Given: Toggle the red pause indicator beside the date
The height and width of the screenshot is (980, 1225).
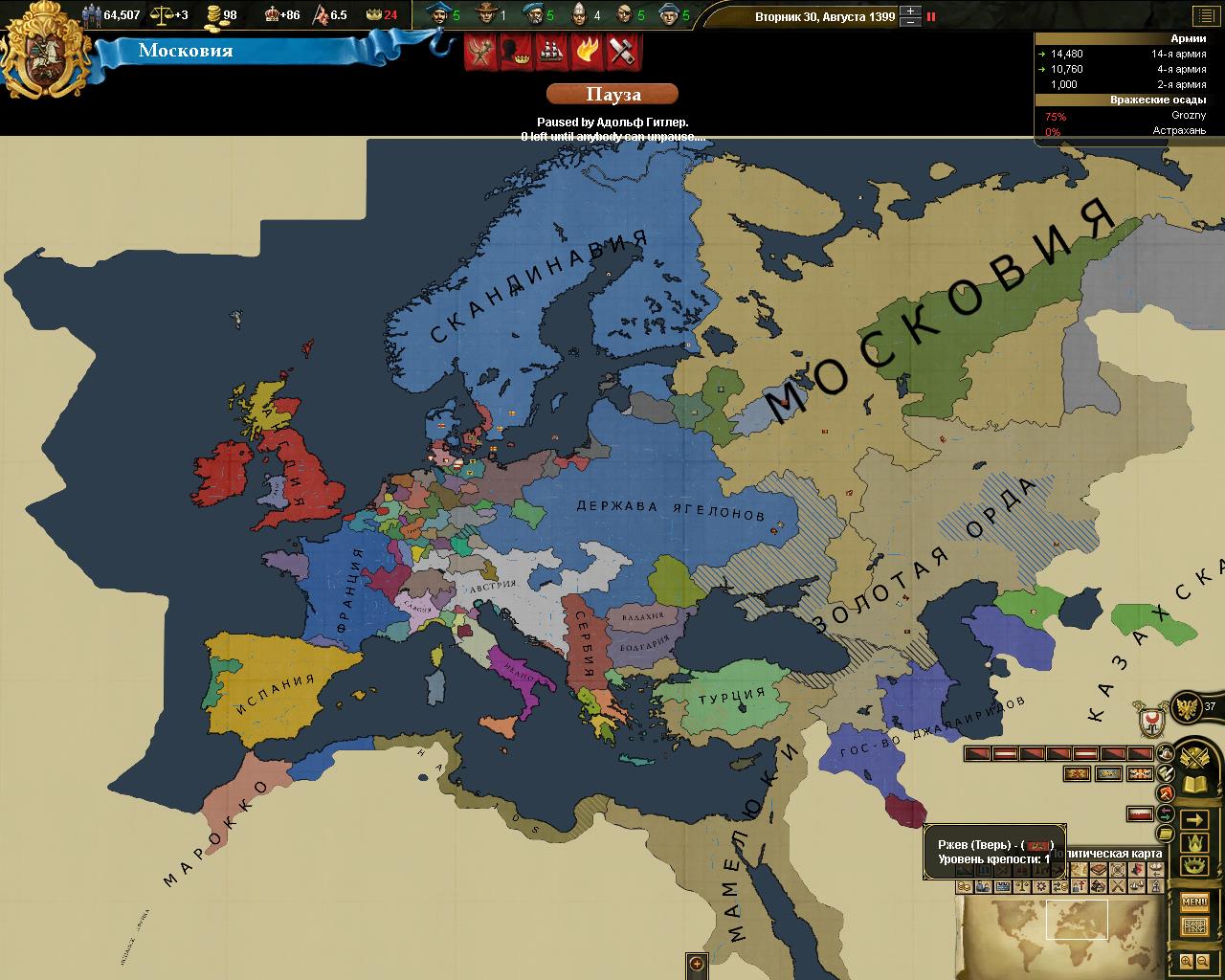Looking at the screenshot, I should [931, 16].
